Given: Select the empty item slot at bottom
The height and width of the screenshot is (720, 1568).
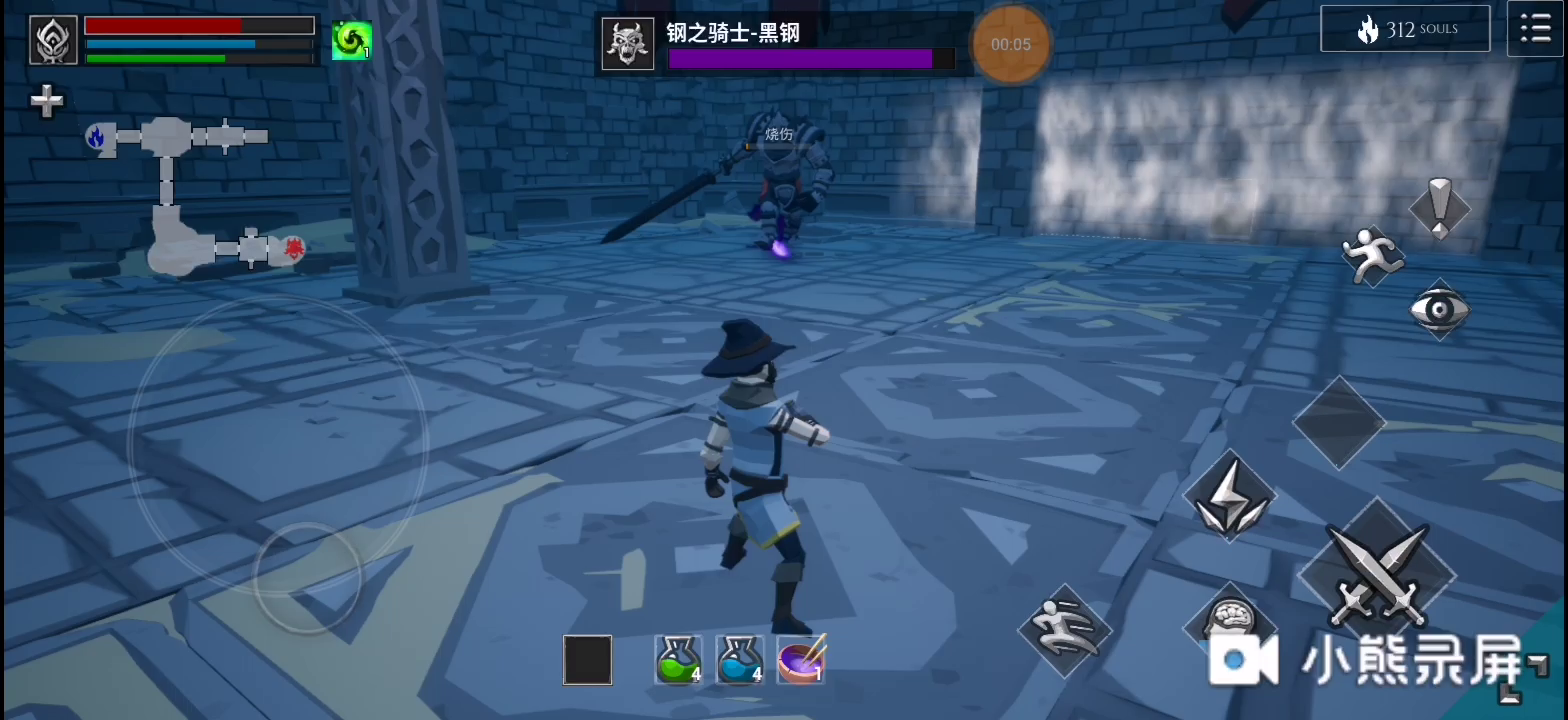Looking at the screenshot, I should tap(586, 660).
